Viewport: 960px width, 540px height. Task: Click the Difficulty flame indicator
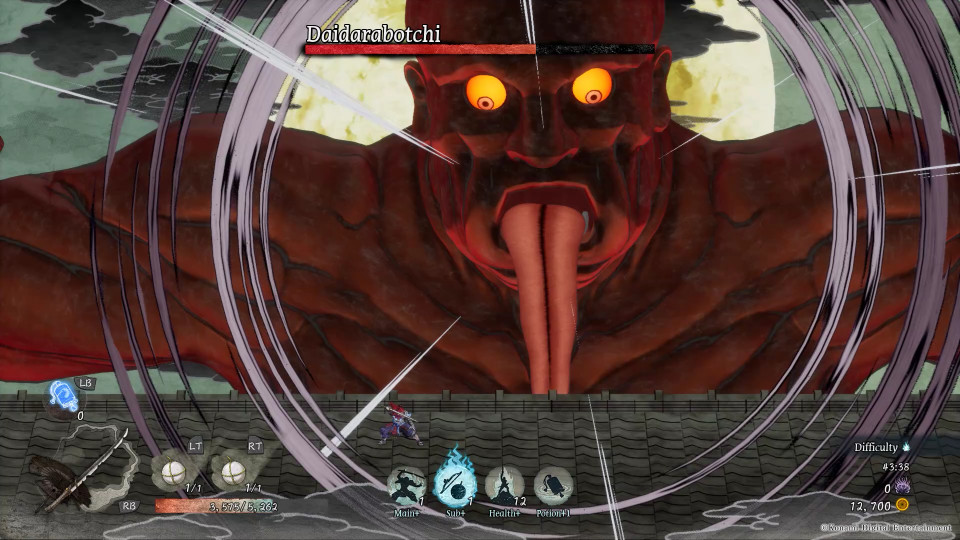(x=907, y=447)
